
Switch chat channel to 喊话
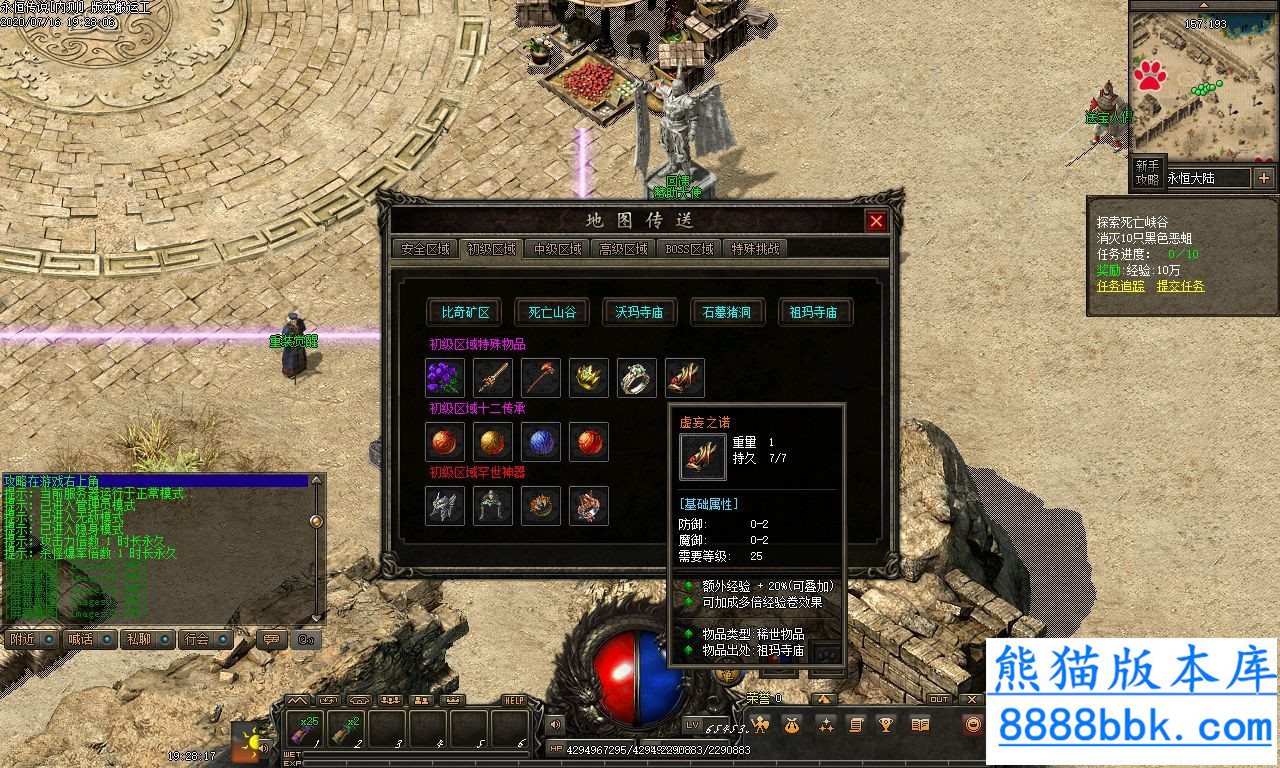[86, 639]
